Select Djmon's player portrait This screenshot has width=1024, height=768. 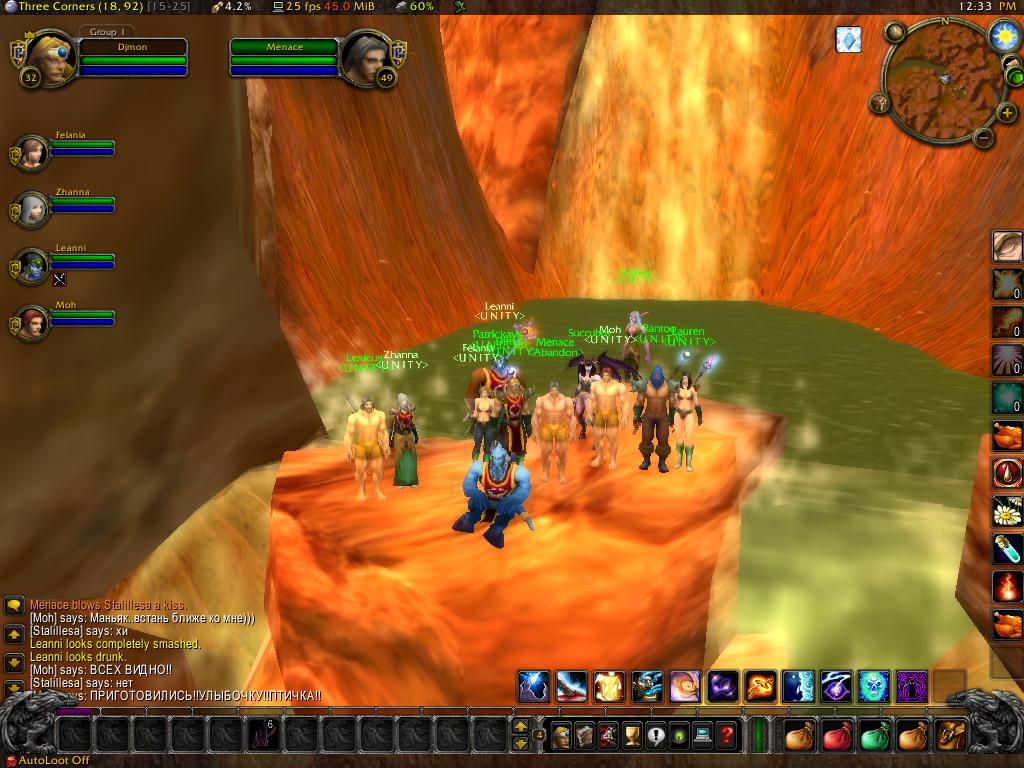pos(45,60)
